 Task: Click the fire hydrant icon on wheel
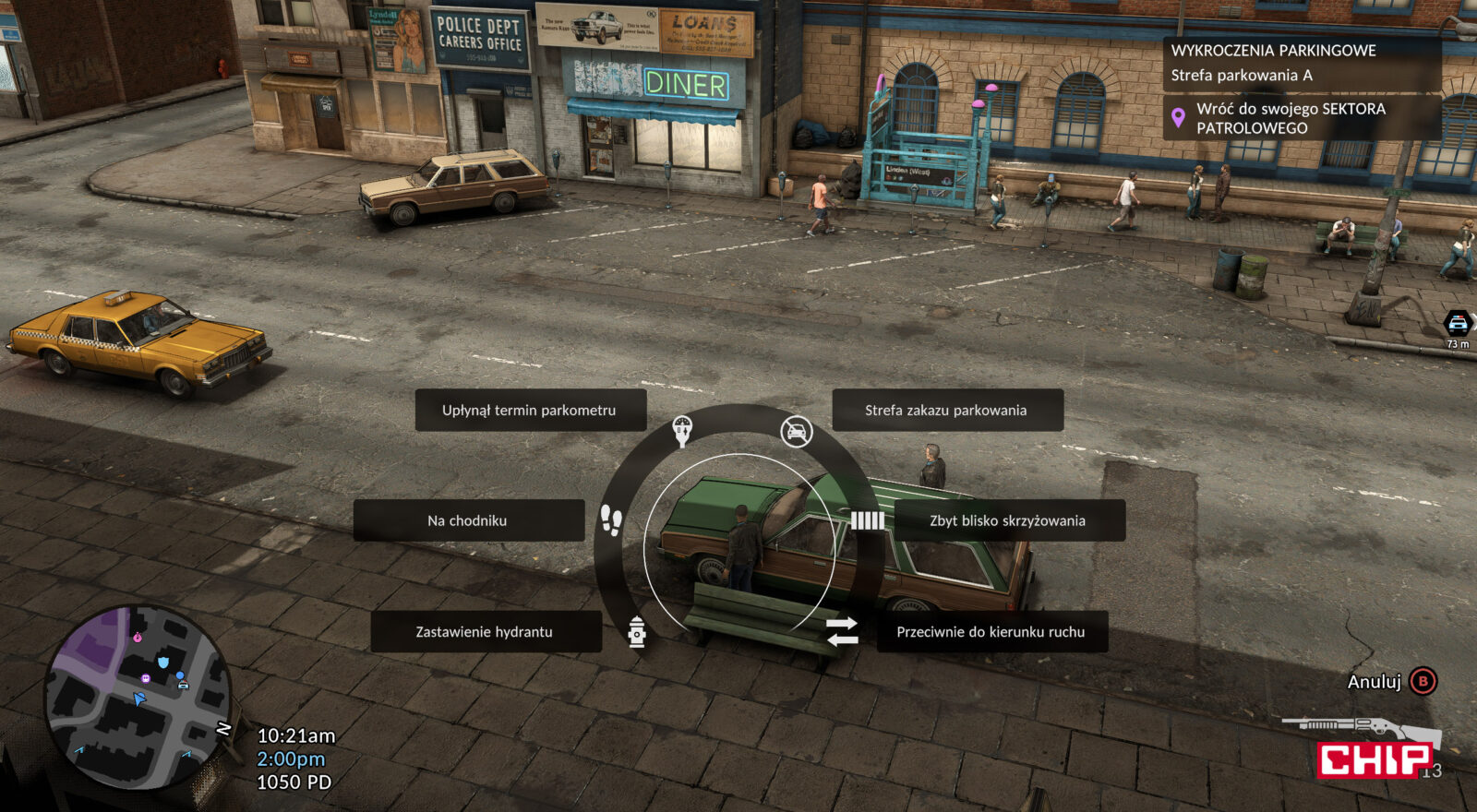click(637, 632)
